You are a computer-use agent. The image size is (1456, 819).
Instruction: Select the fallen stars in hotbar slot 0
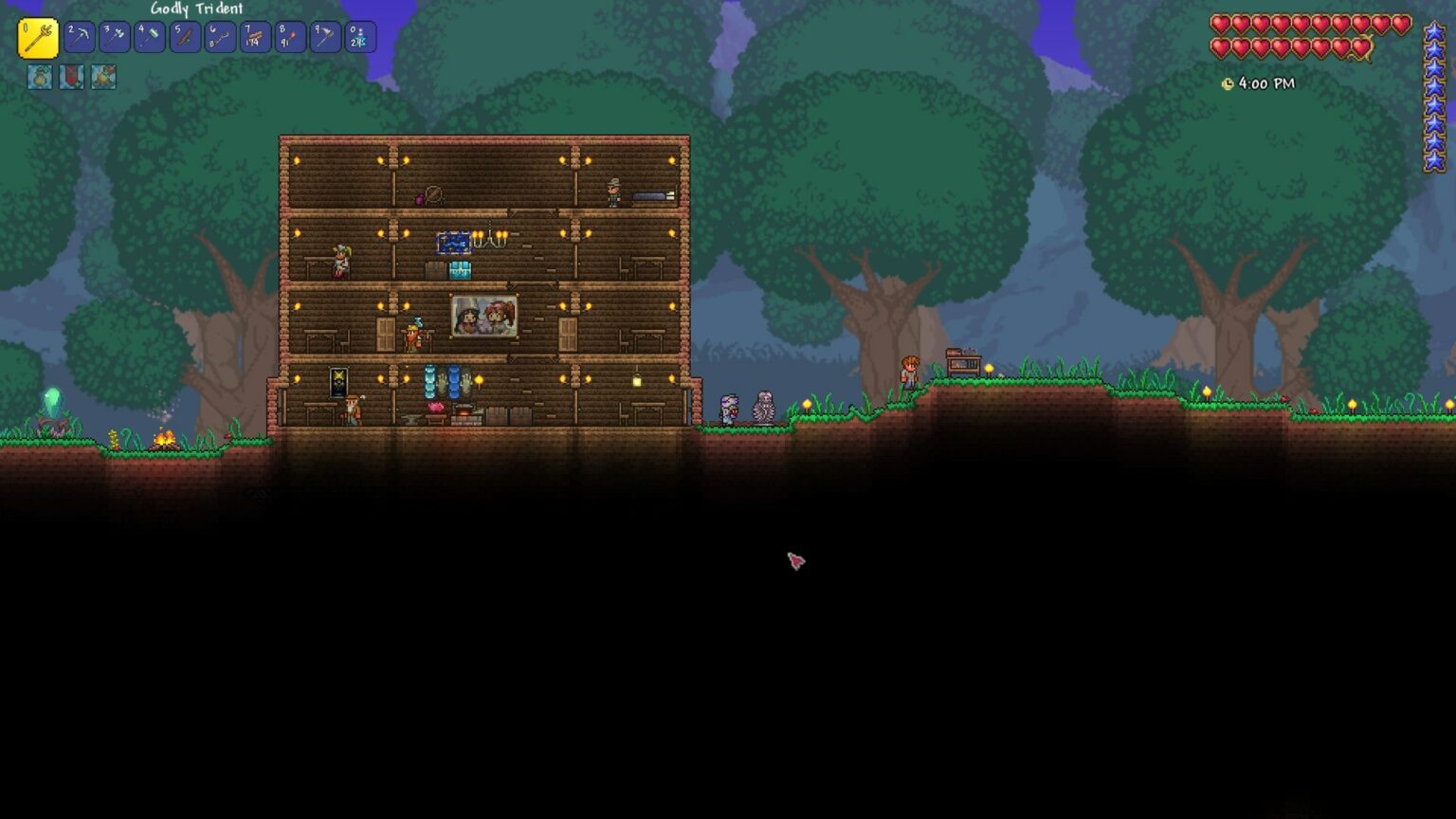click(x=359, y=37)
